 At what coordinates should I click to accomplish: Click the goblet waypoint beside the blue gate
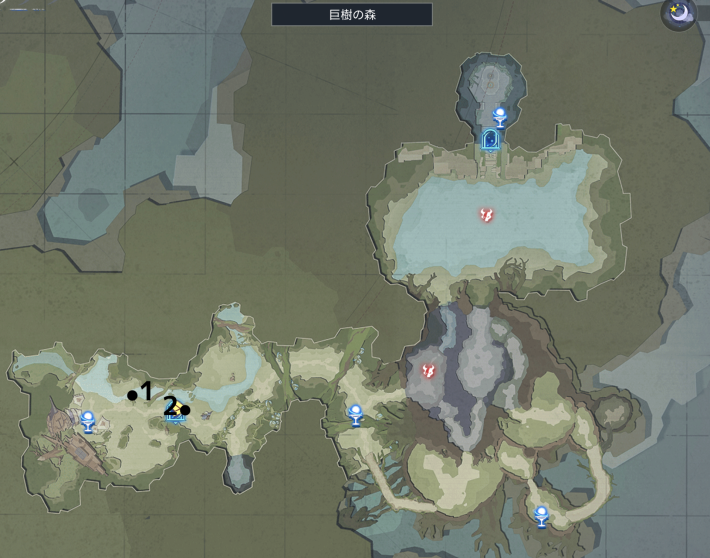pyautogui.click(x=500, y=115)
